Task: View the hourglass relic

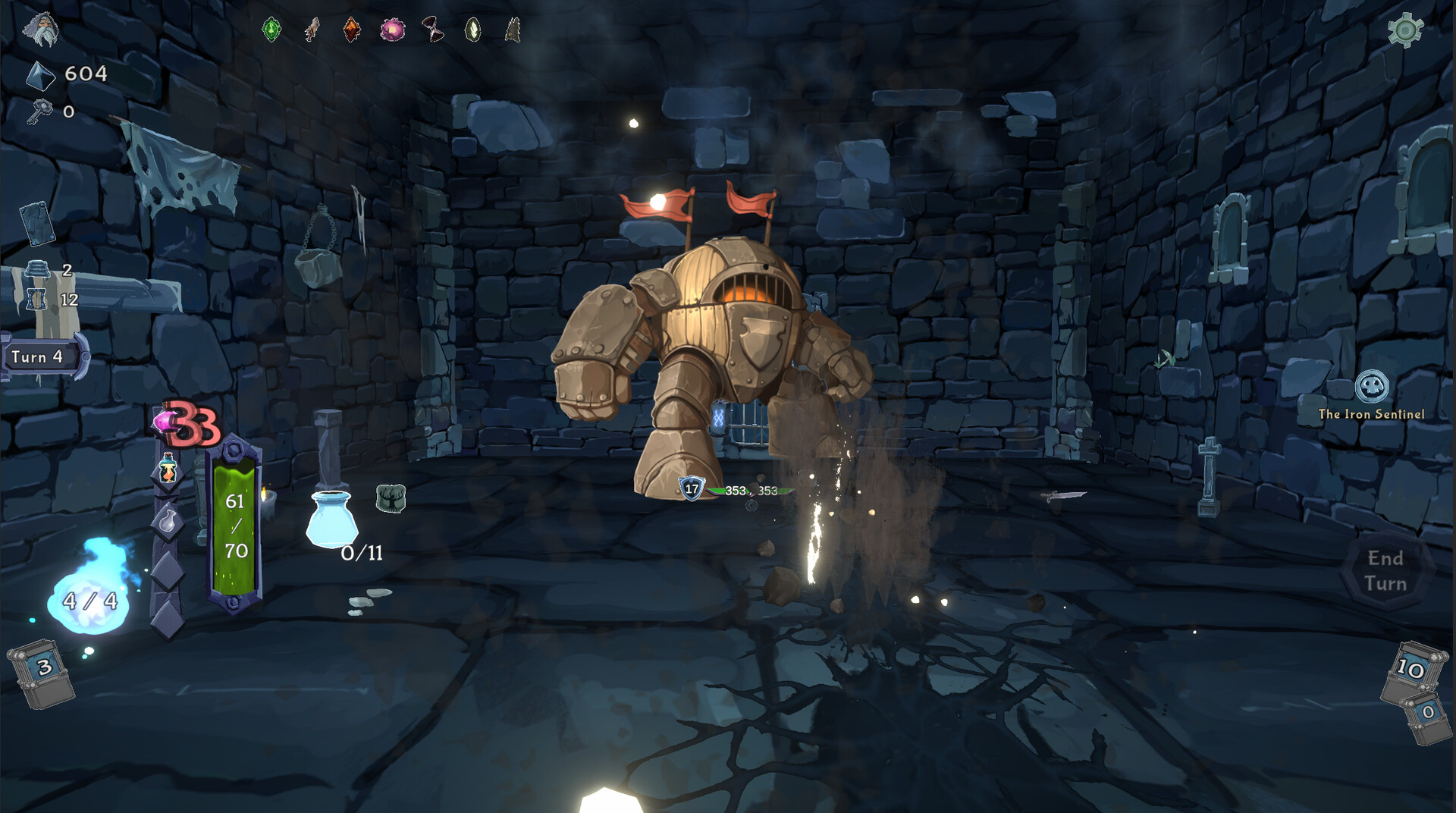Action: coord(432,30)
